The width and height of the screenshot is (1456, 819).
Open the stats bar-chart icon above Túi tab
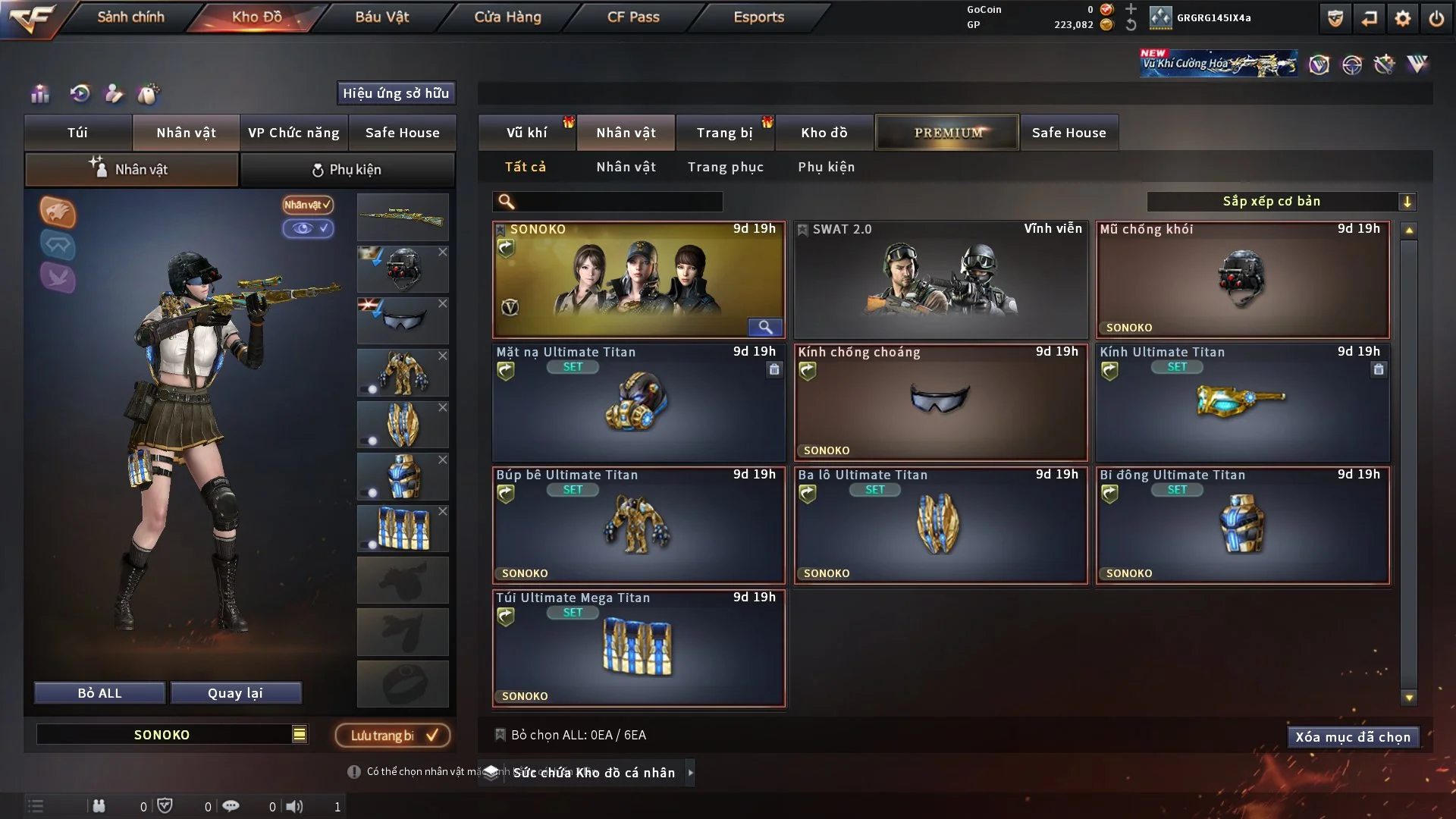39,94
